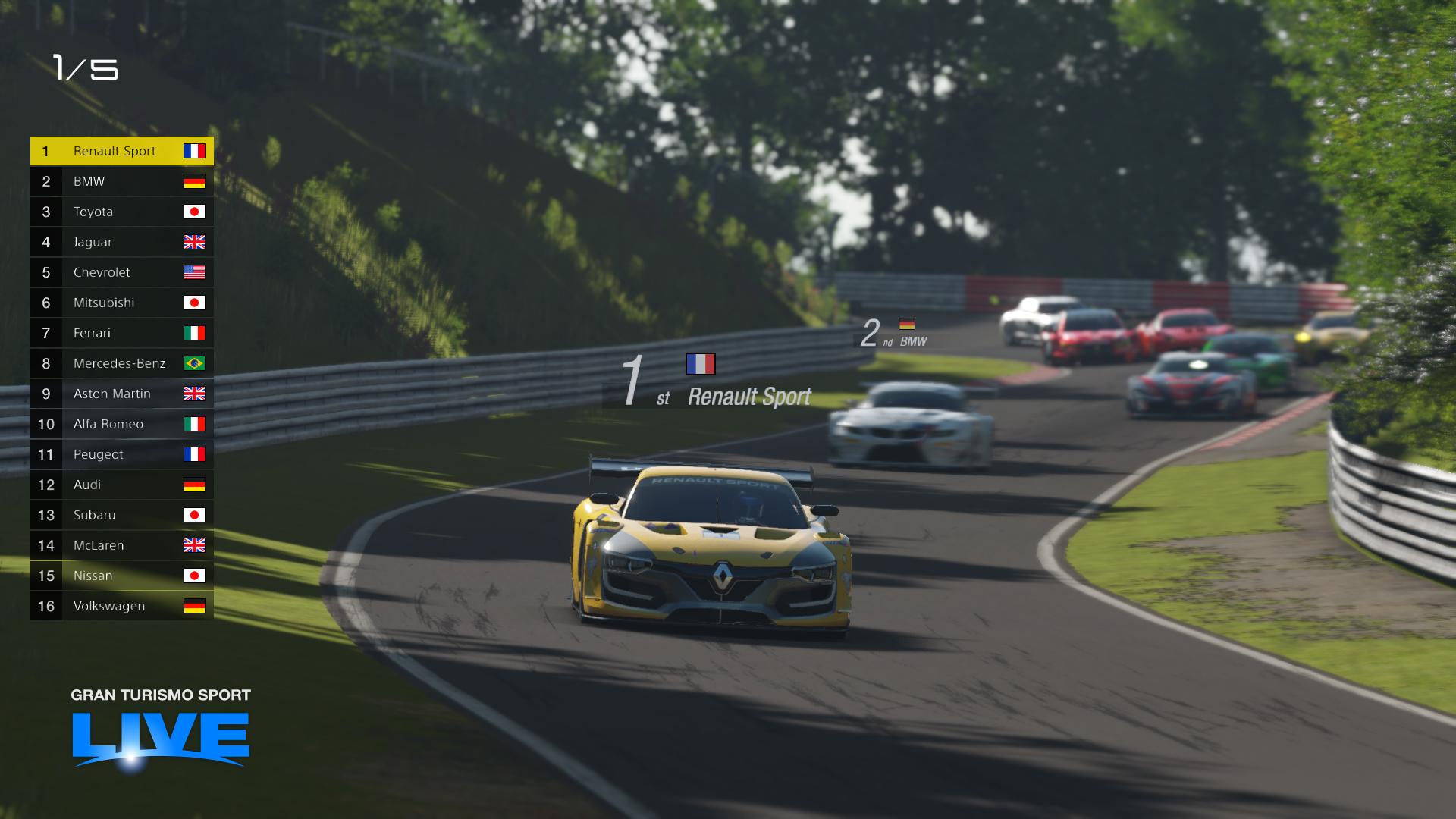This screenshot has width=1456, height=819.
Task: Select the US flag beside Chevrolet
Action: coord(196,272)
